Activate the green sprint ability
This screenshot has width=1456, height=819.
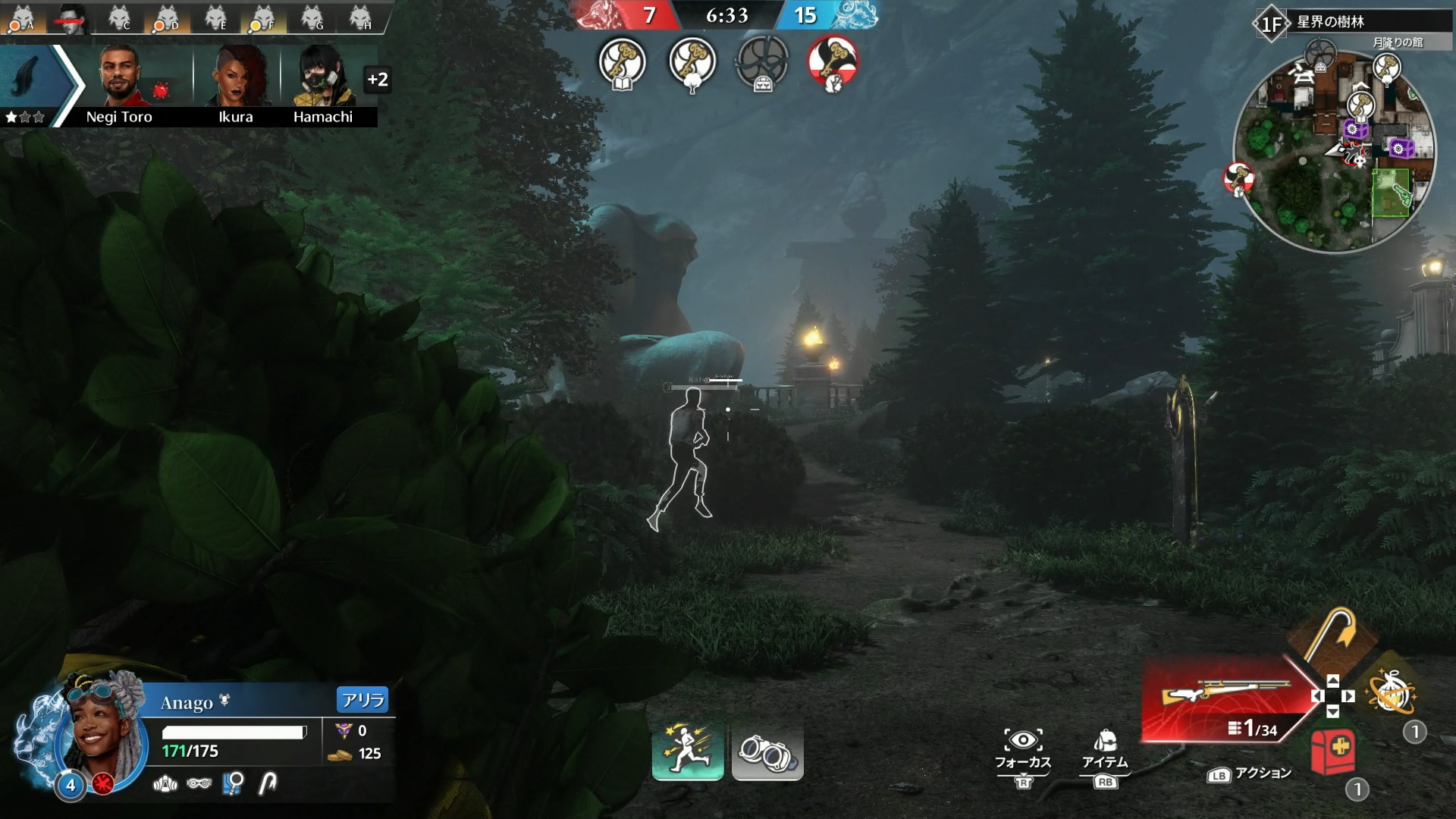click(687, 751)
